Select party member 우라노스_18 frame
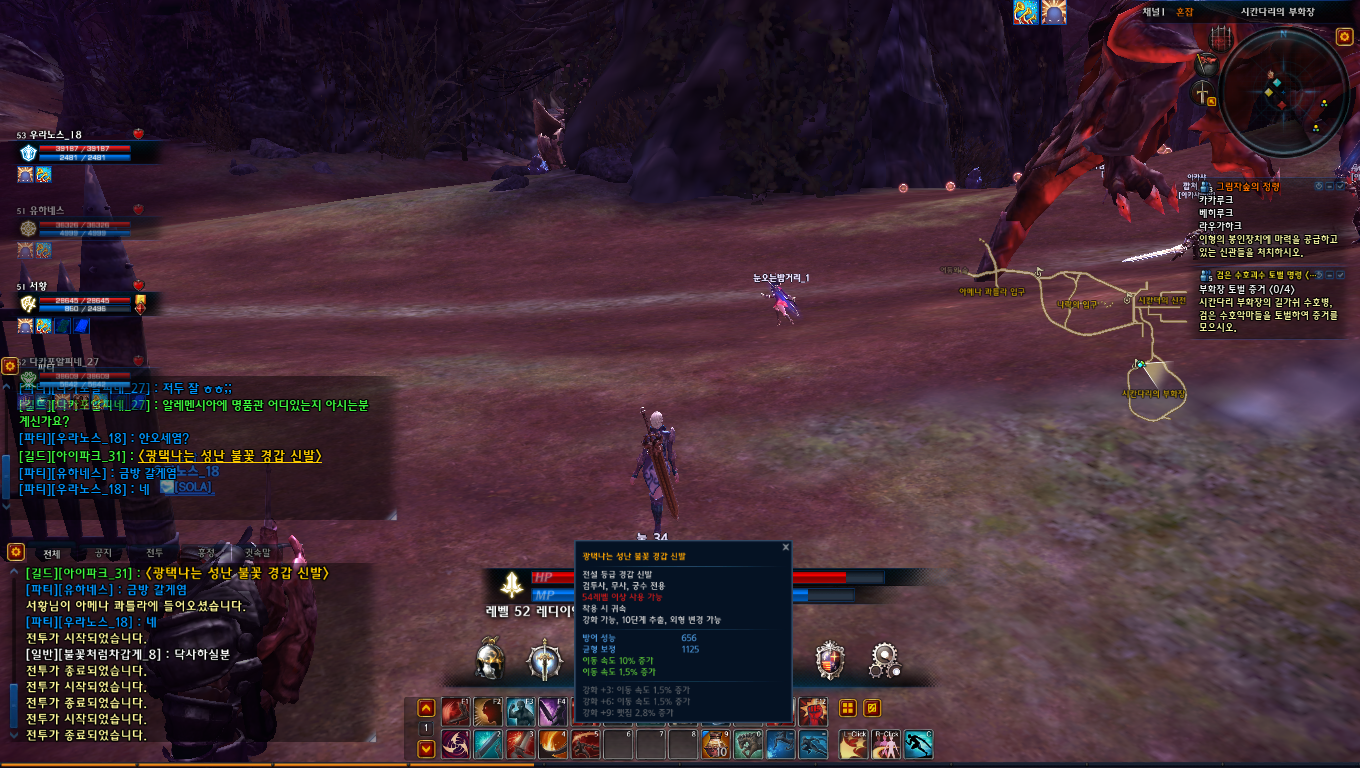 (80, 152)
